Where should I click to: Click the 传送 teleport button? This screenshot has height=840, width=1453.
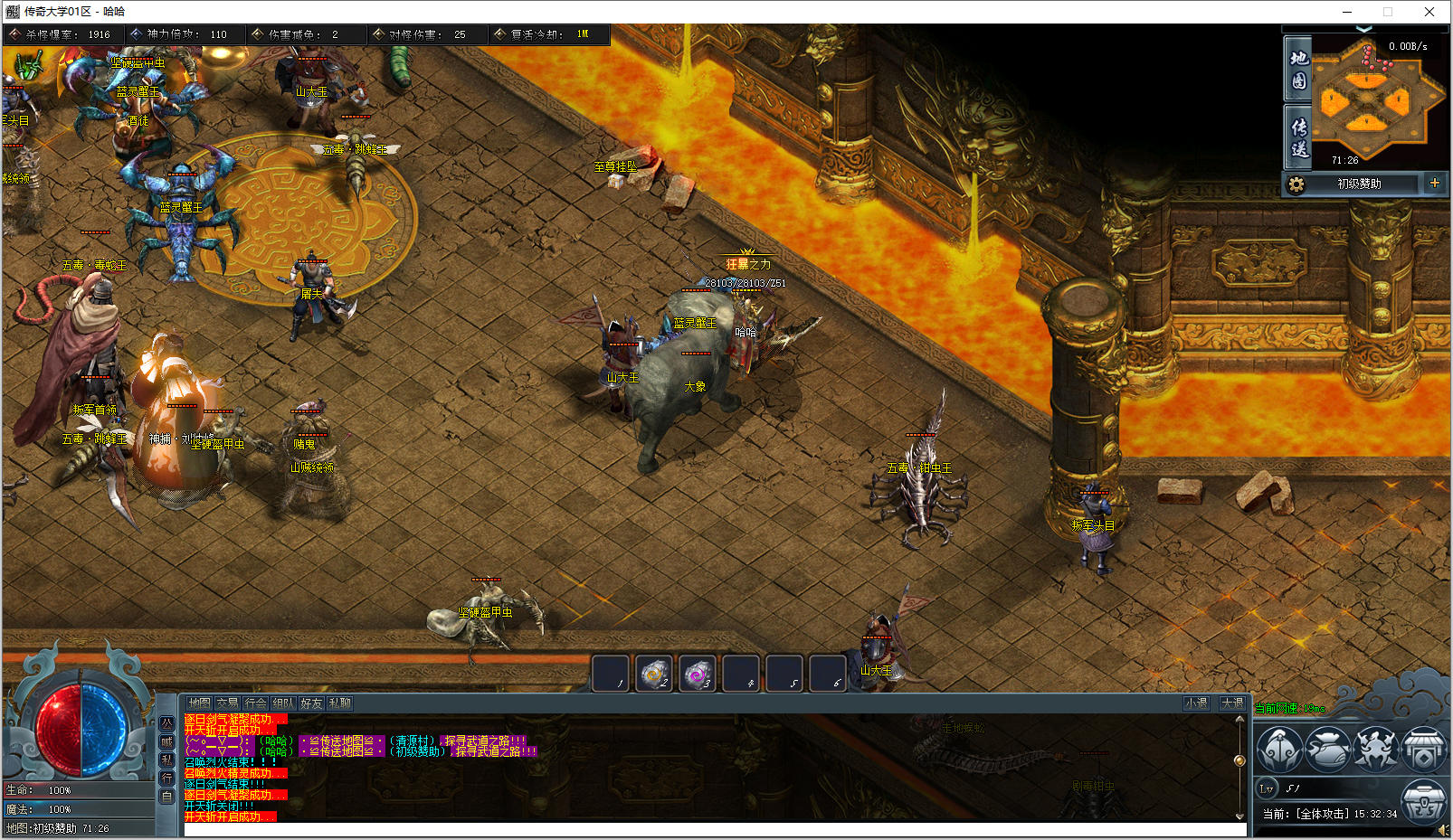coord(1298,137)
